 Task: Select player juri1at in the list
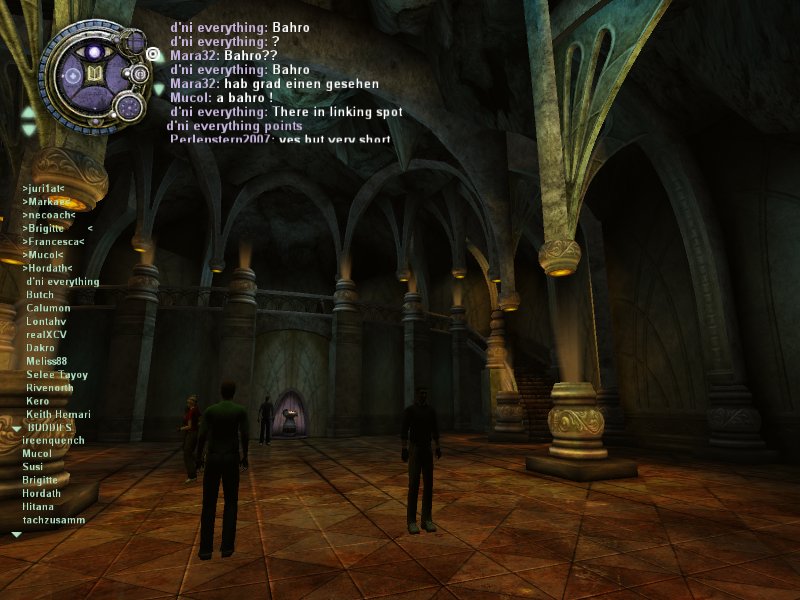pos(43,187)
